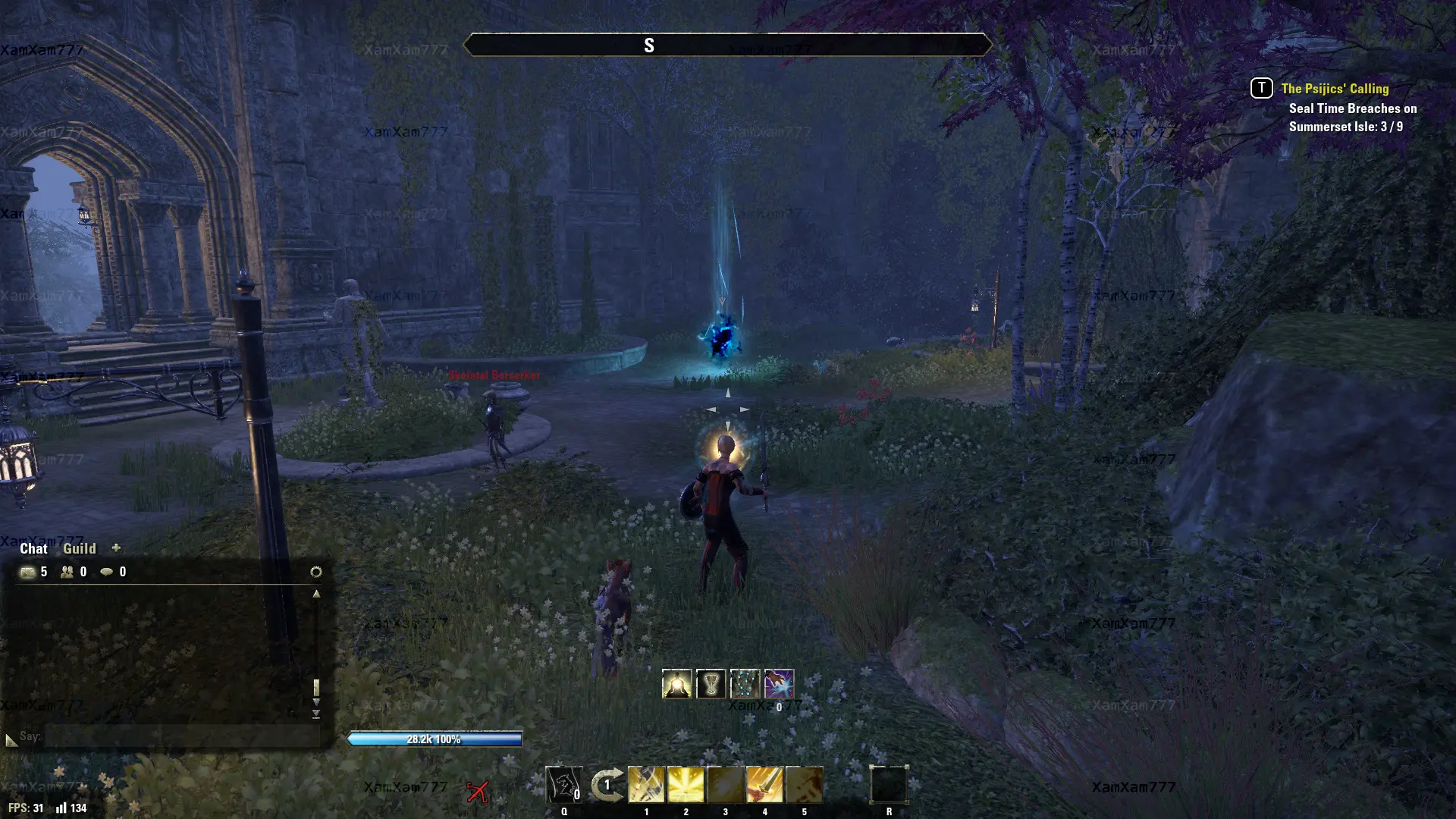This screenshot has height=819, width=1456.
Task: Click the speech bubble notifications icon
Action: pos(107,572)
